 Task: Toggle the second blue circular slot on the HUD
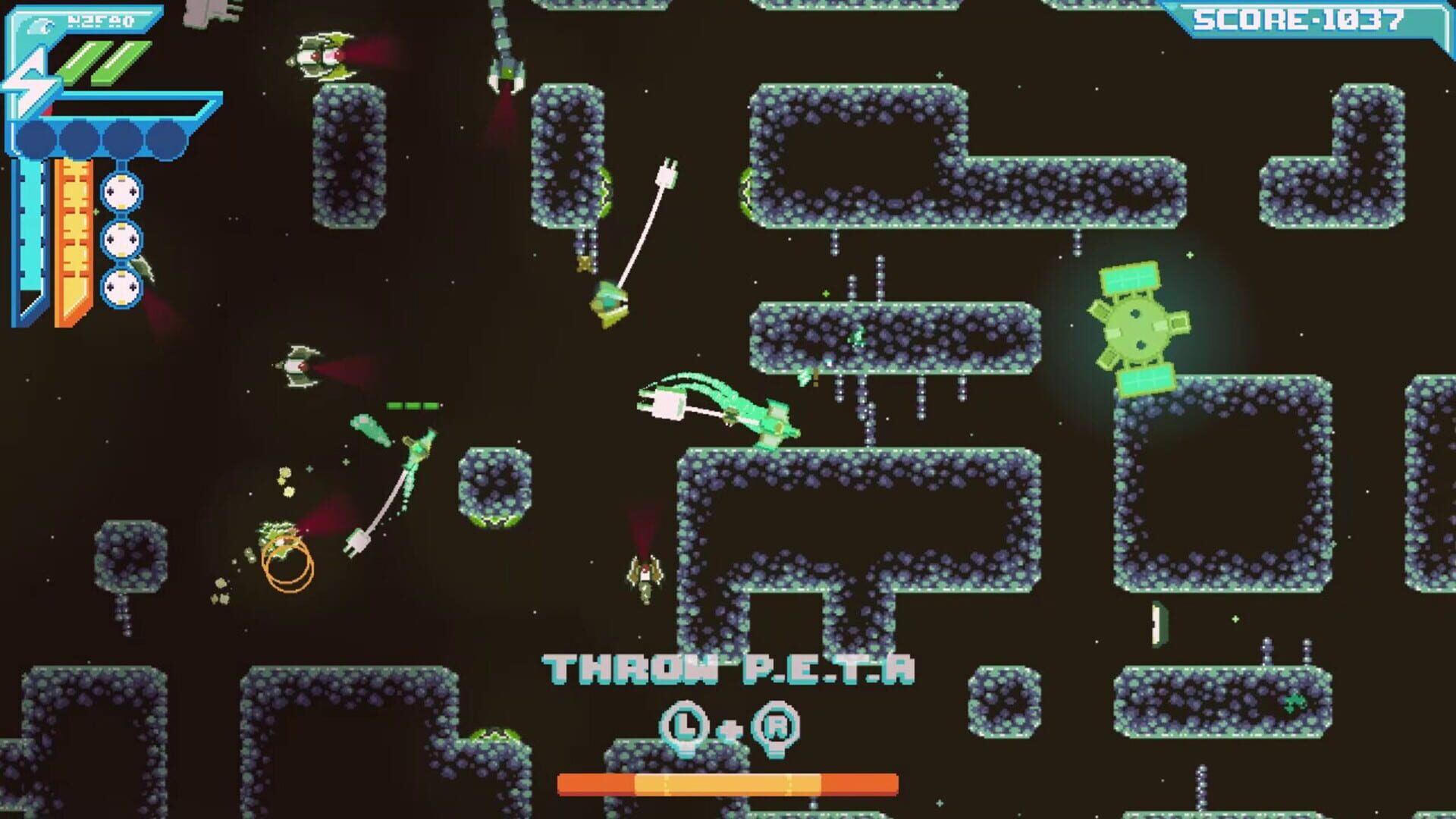pos(77,137)
